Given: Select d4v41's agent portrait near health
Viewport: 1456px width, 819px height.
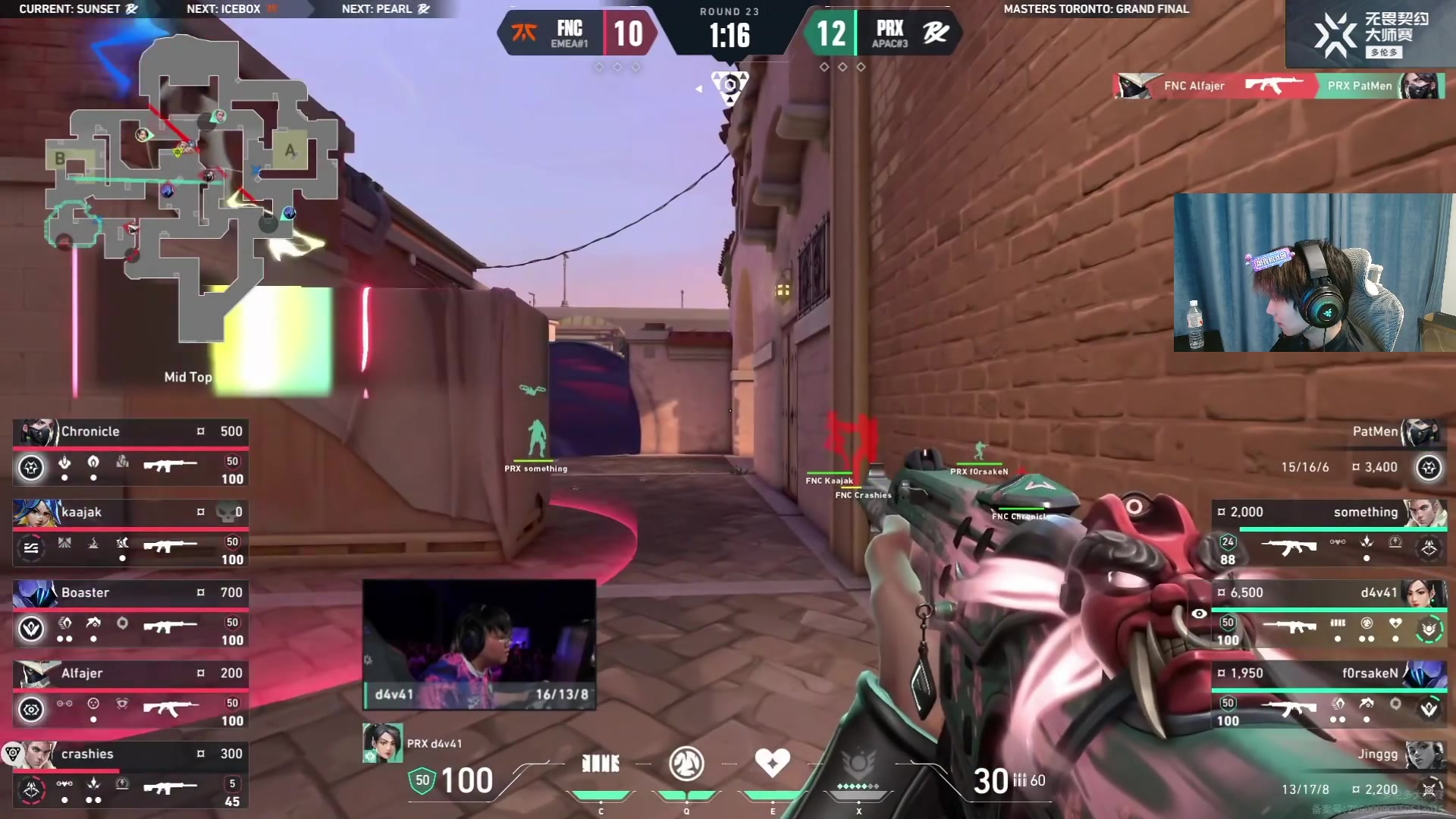Looking at the screenshot, I should (x=382, y=742).
